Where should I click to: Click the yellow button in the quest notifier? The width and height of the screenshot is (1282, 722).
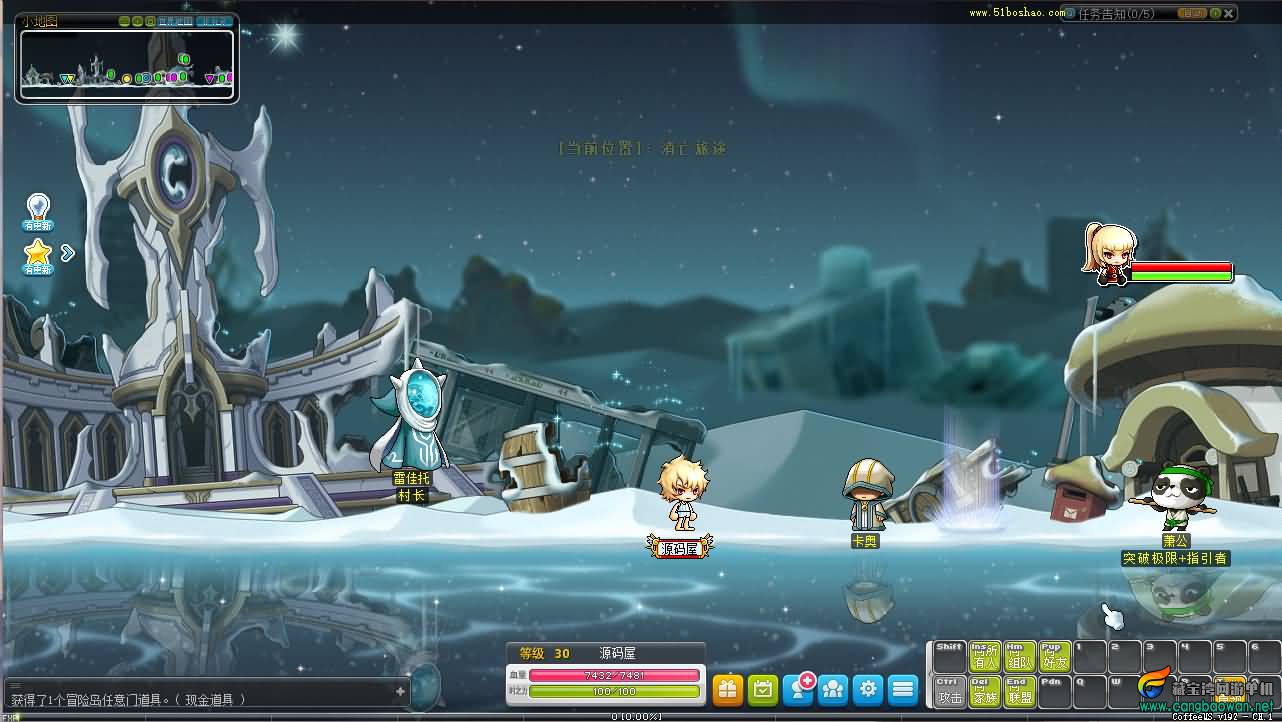[1192, 14]
